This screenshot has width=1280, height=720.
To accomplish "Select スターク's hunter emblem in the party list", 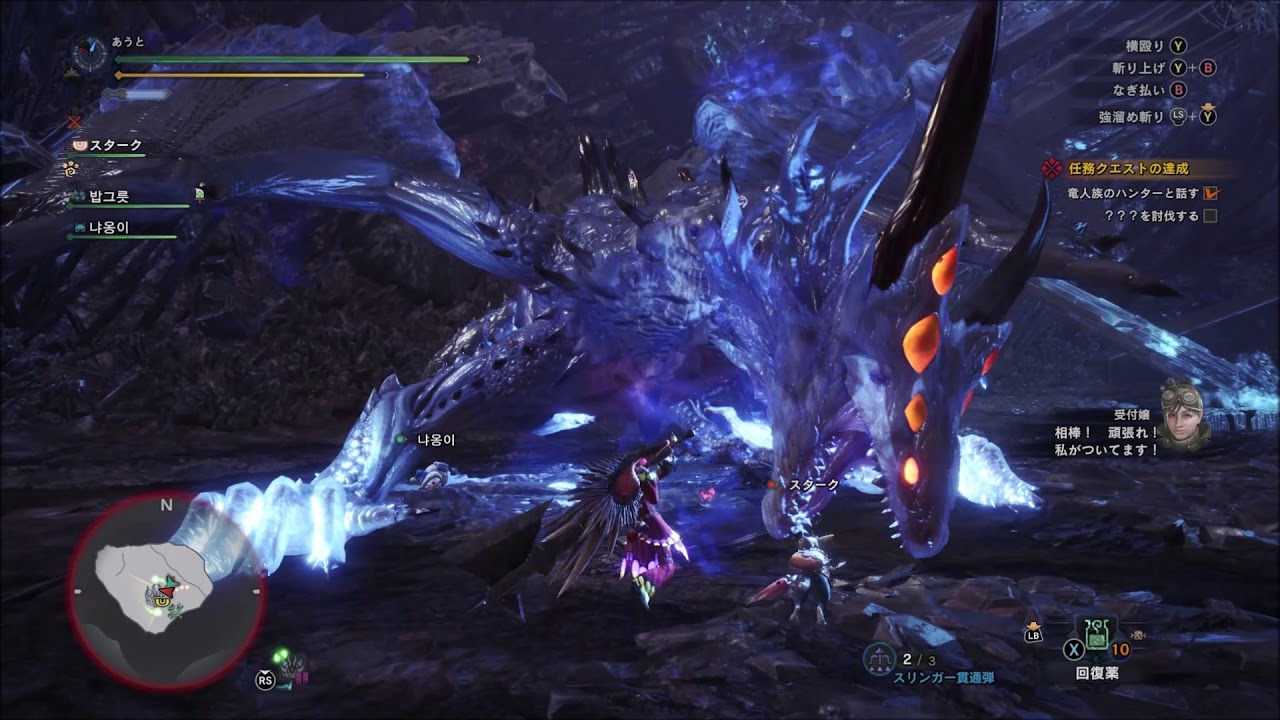I will pyautogui.click(x=80, y=145).
